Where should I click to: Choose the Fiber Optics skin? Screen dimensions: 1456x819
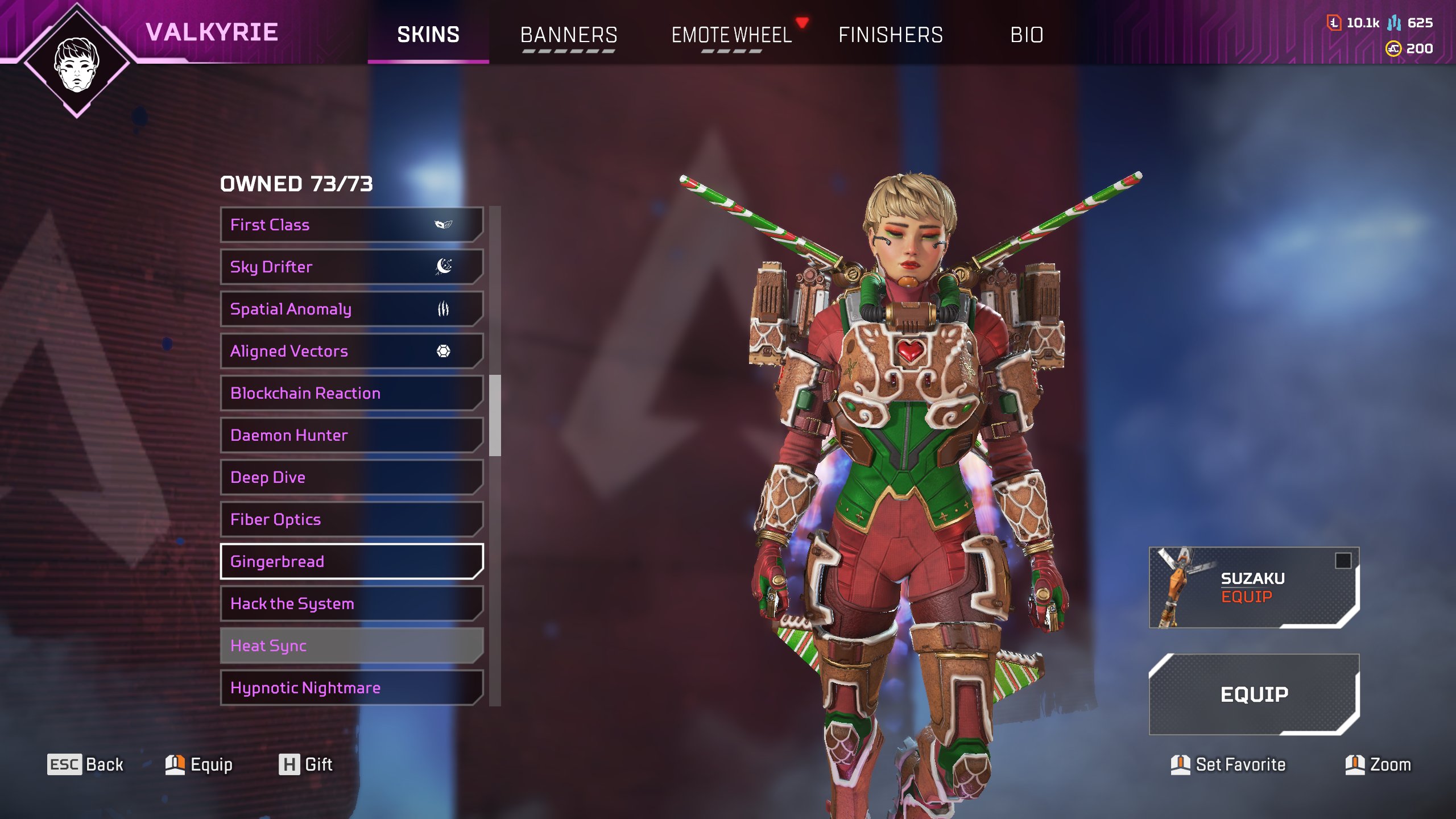click(351, 519)
